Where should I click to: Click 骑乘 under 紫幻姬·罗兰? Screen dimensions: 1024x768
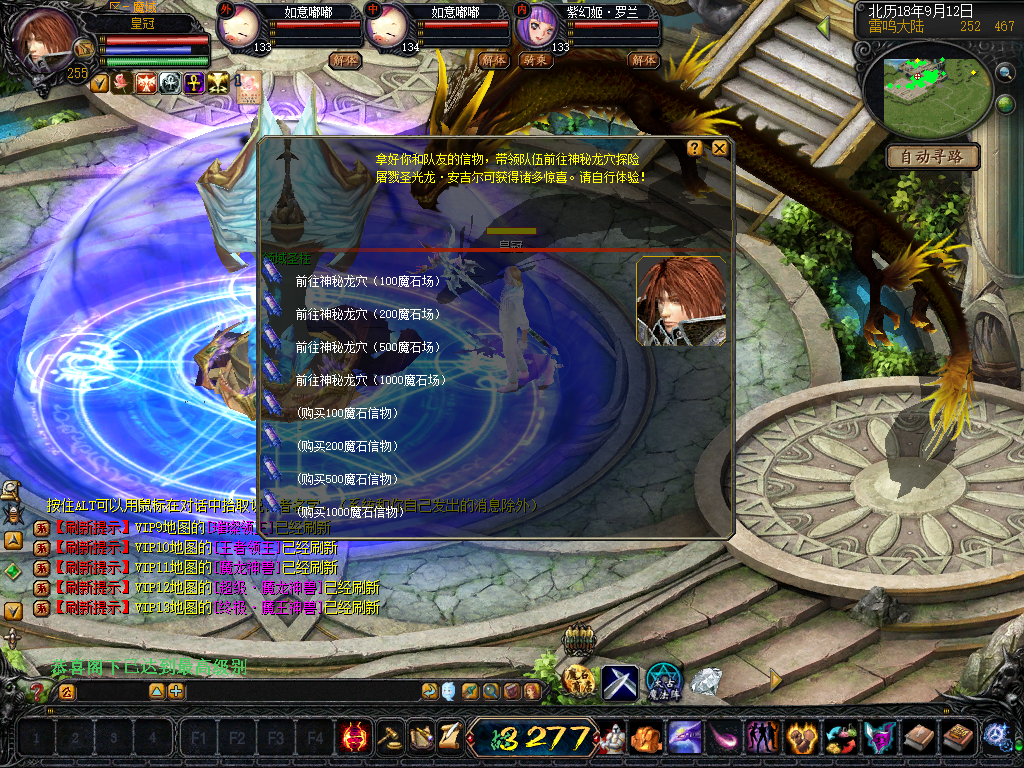pyautogui.click(x=536, y=60)
